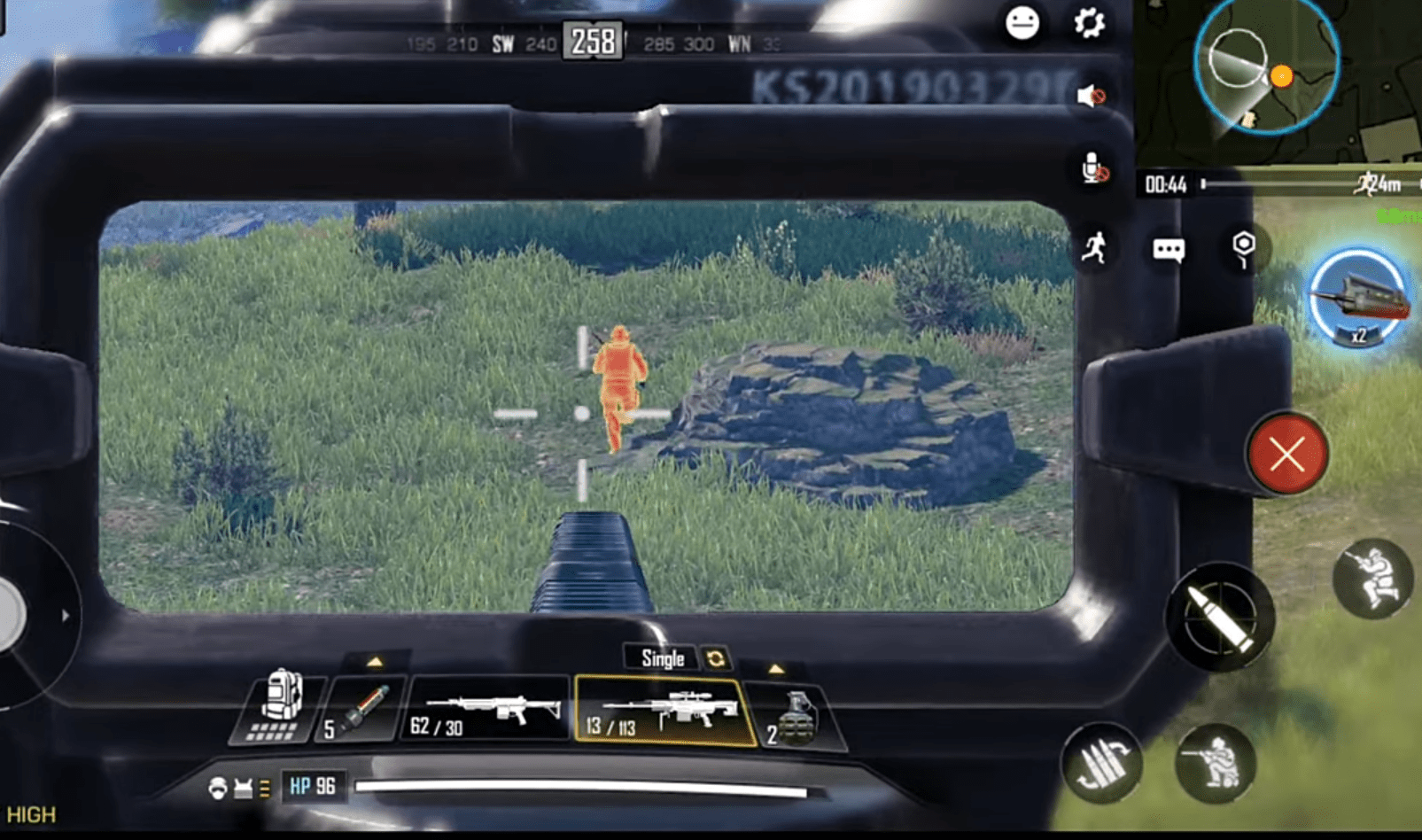The image size is (1422, 840).
Task: Select the sniper with 13/113 ammo
Action: pos(664,709)
